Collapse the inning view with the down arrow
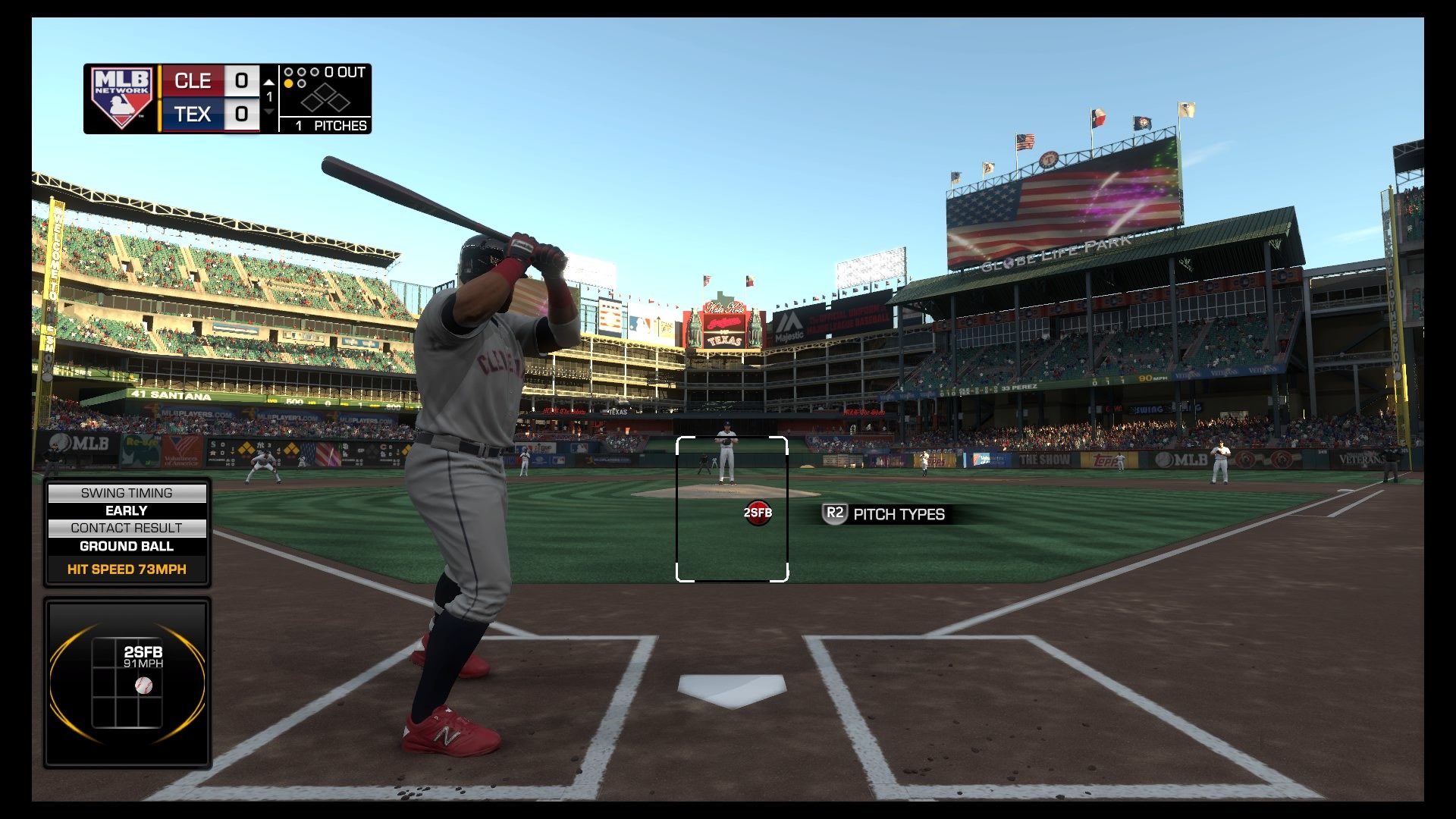 [269, 111]
